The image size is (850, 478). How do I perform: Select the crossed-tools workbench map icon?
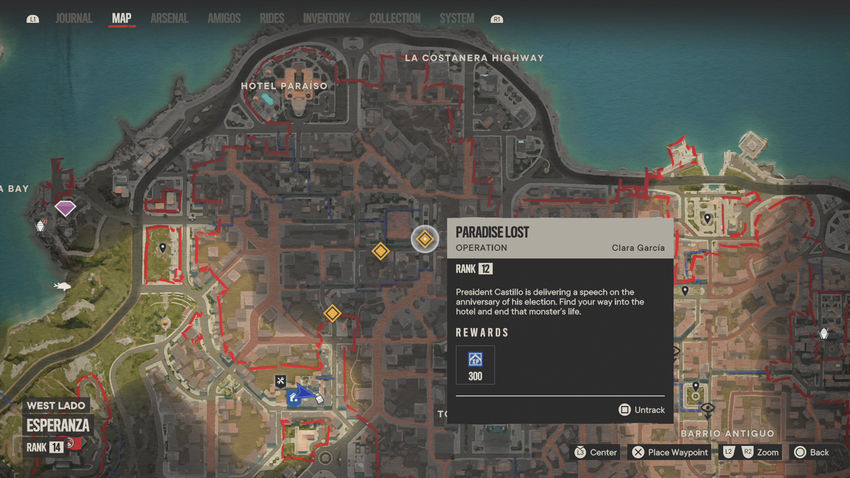281,381
